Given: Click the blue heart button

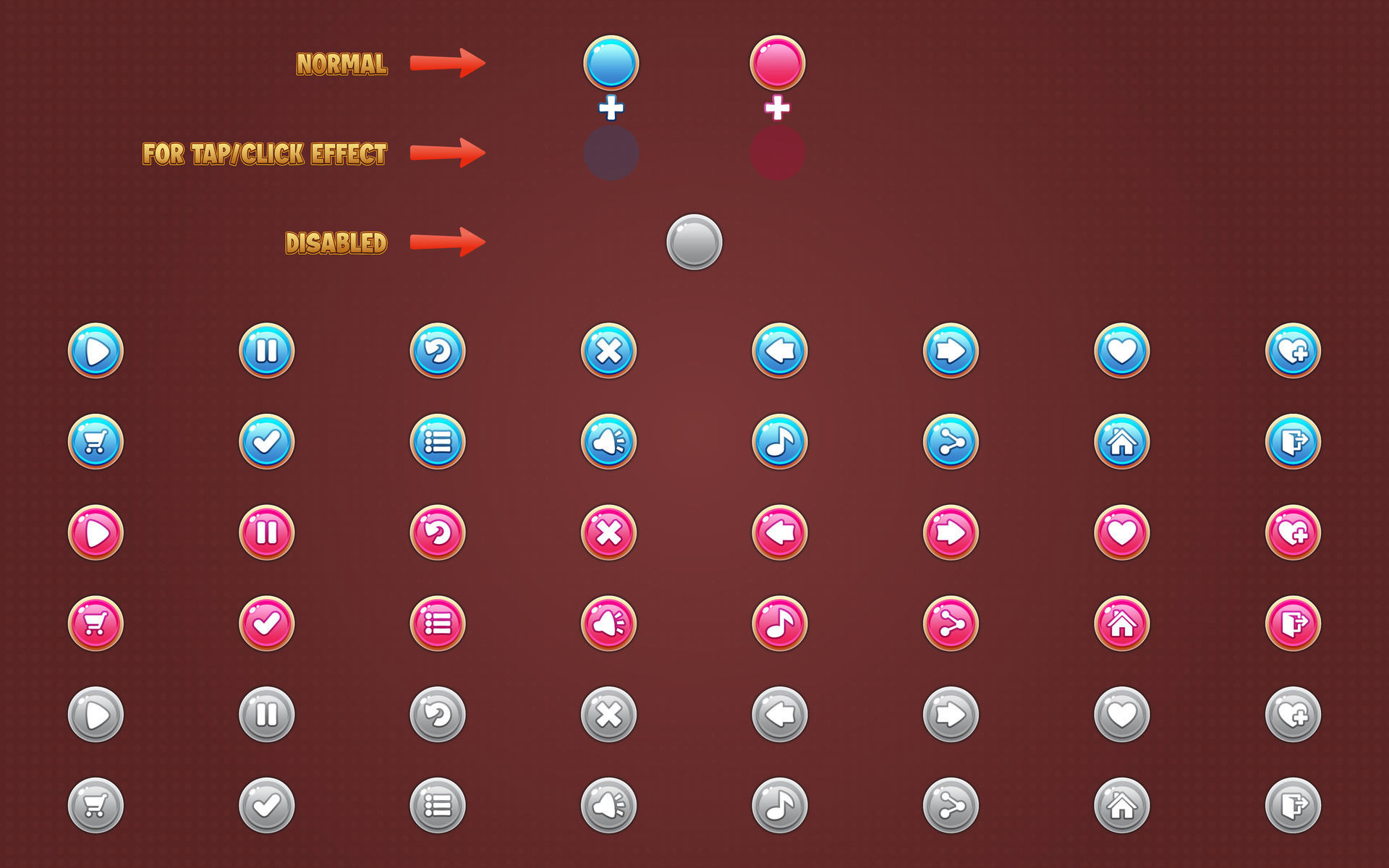Looking at the screenshot, I should click(x=1121, y=350).
